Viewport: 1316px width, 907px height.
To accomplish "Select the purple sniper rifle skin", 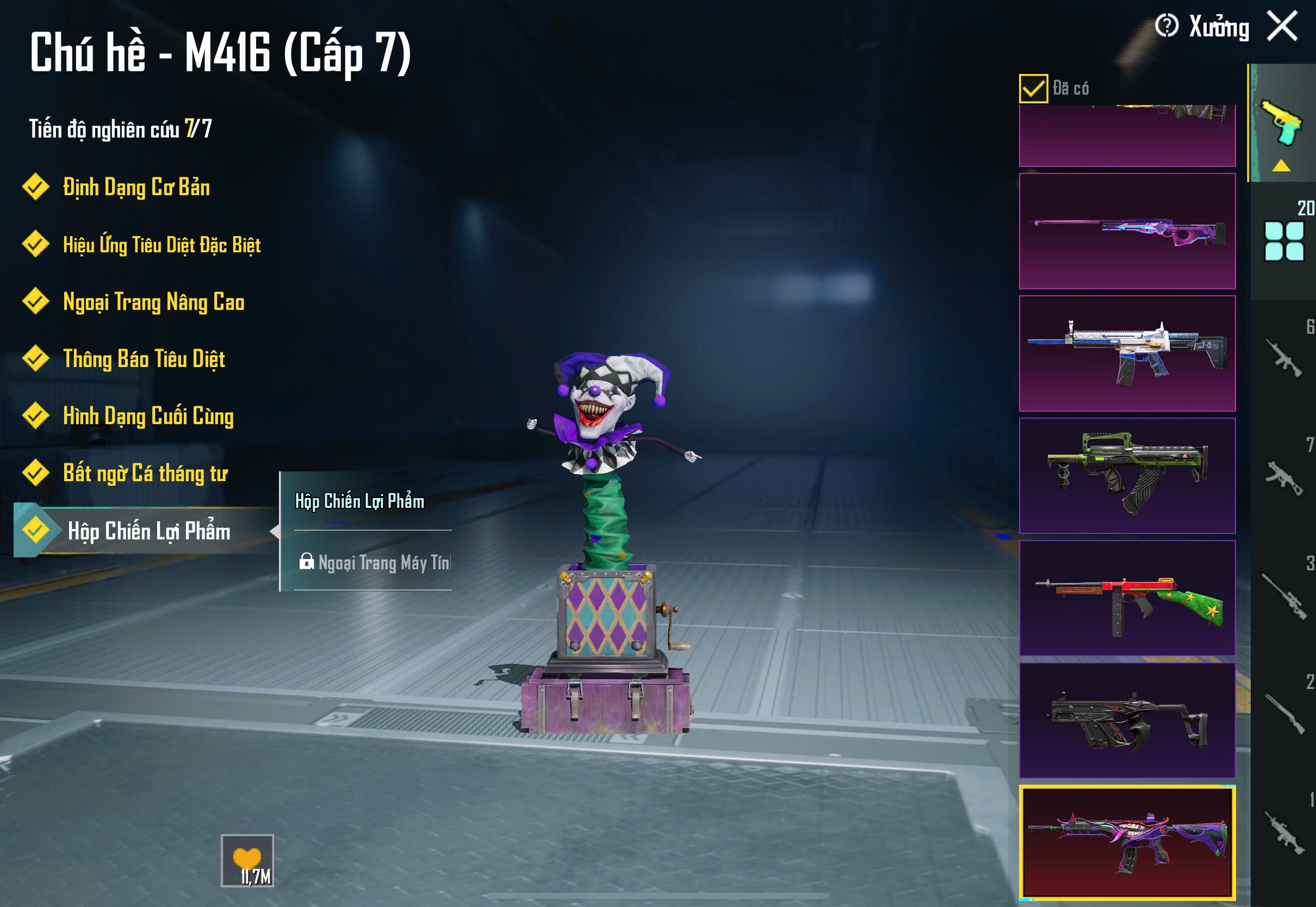I will 1127,231.
